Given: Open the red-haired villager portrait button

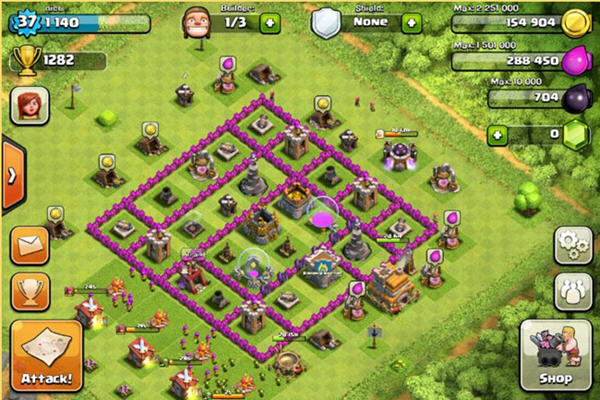Looking at the screenshot, I should coord(29,105).
